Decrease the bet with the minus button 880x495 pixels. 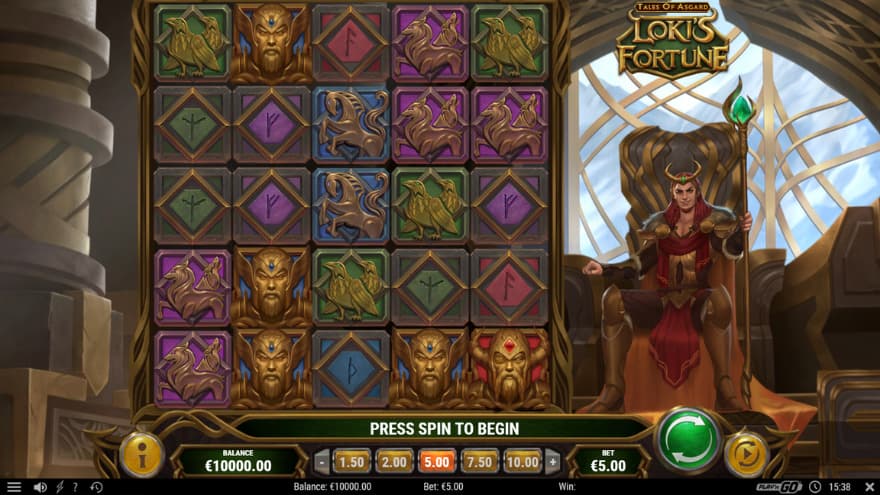point(321,461)
